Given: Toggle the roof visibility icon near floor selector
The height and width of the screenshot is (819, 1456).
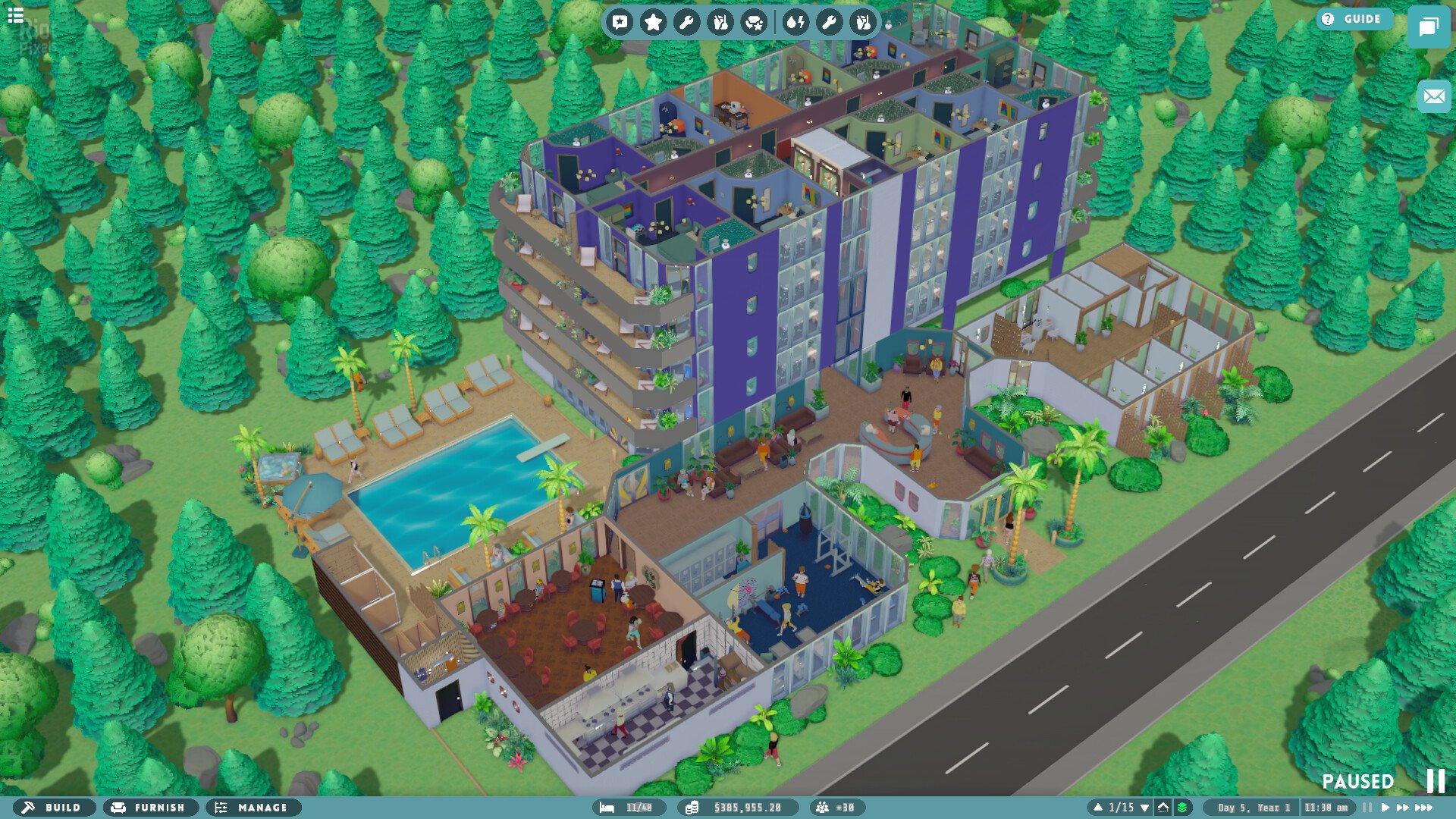Looking at the screenshot, I should (x=1164, y=808).
